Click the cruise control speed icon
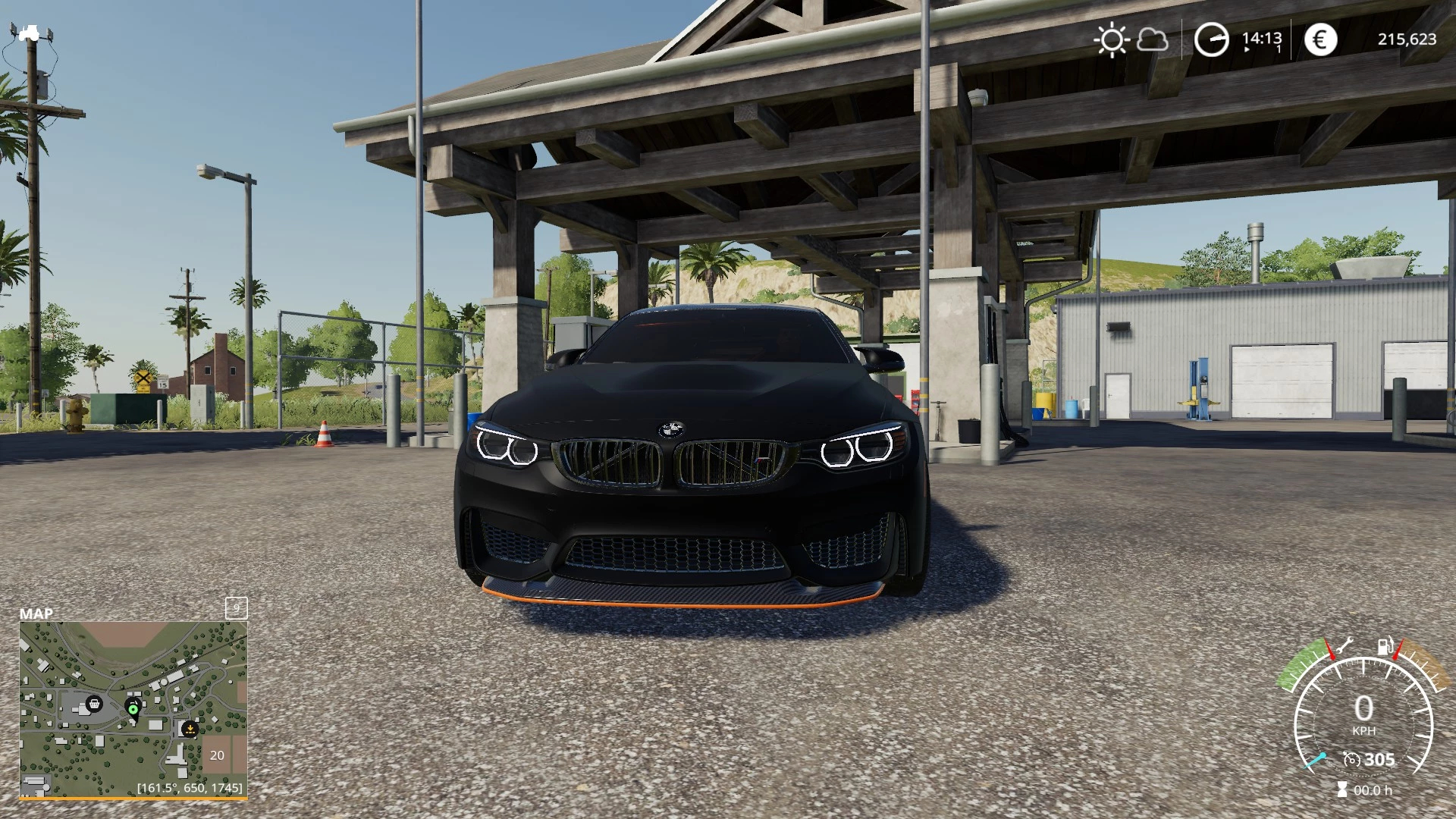 1351,759
